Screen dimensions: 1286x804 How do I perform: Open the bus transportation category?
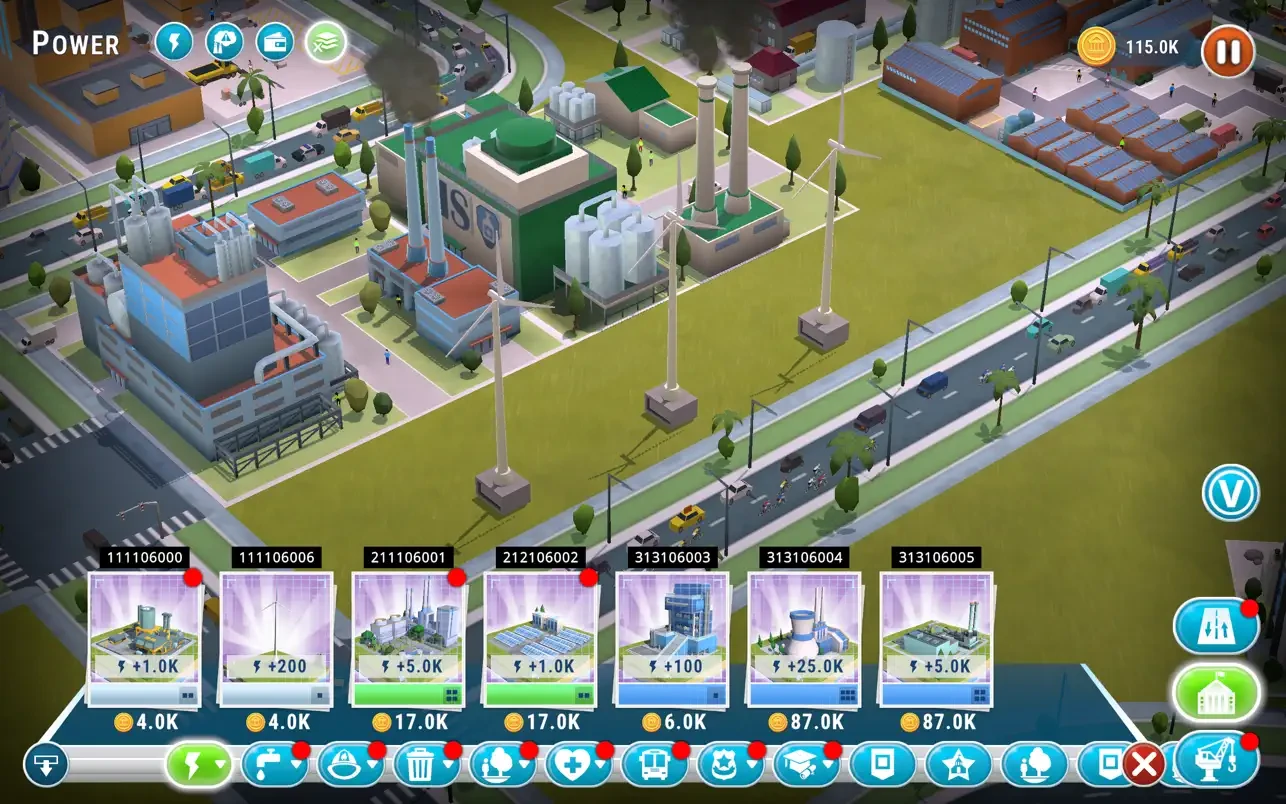pos(654,766)
